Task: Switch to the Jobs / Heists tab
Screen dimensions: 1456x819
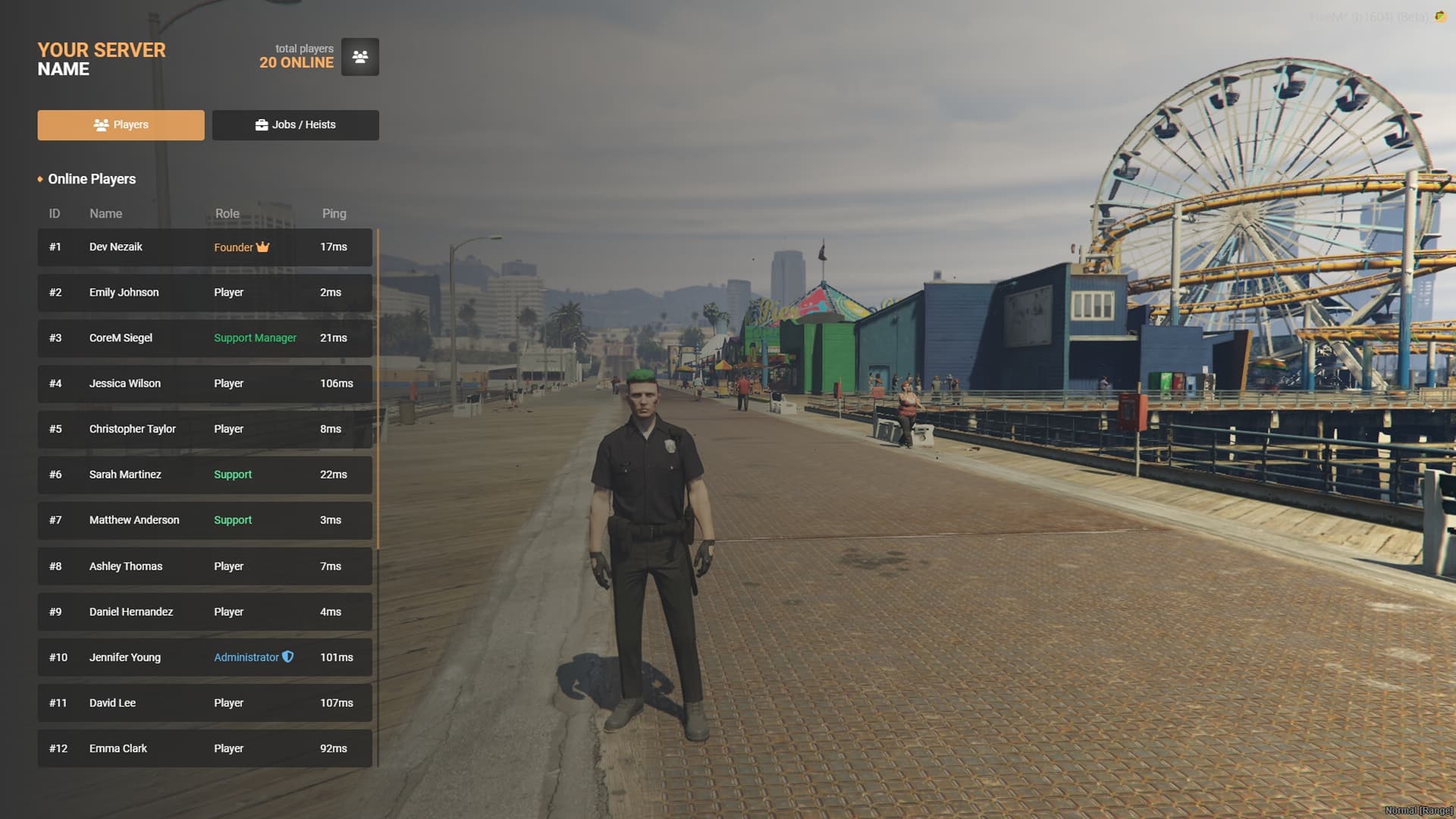Action: [296, 124]
